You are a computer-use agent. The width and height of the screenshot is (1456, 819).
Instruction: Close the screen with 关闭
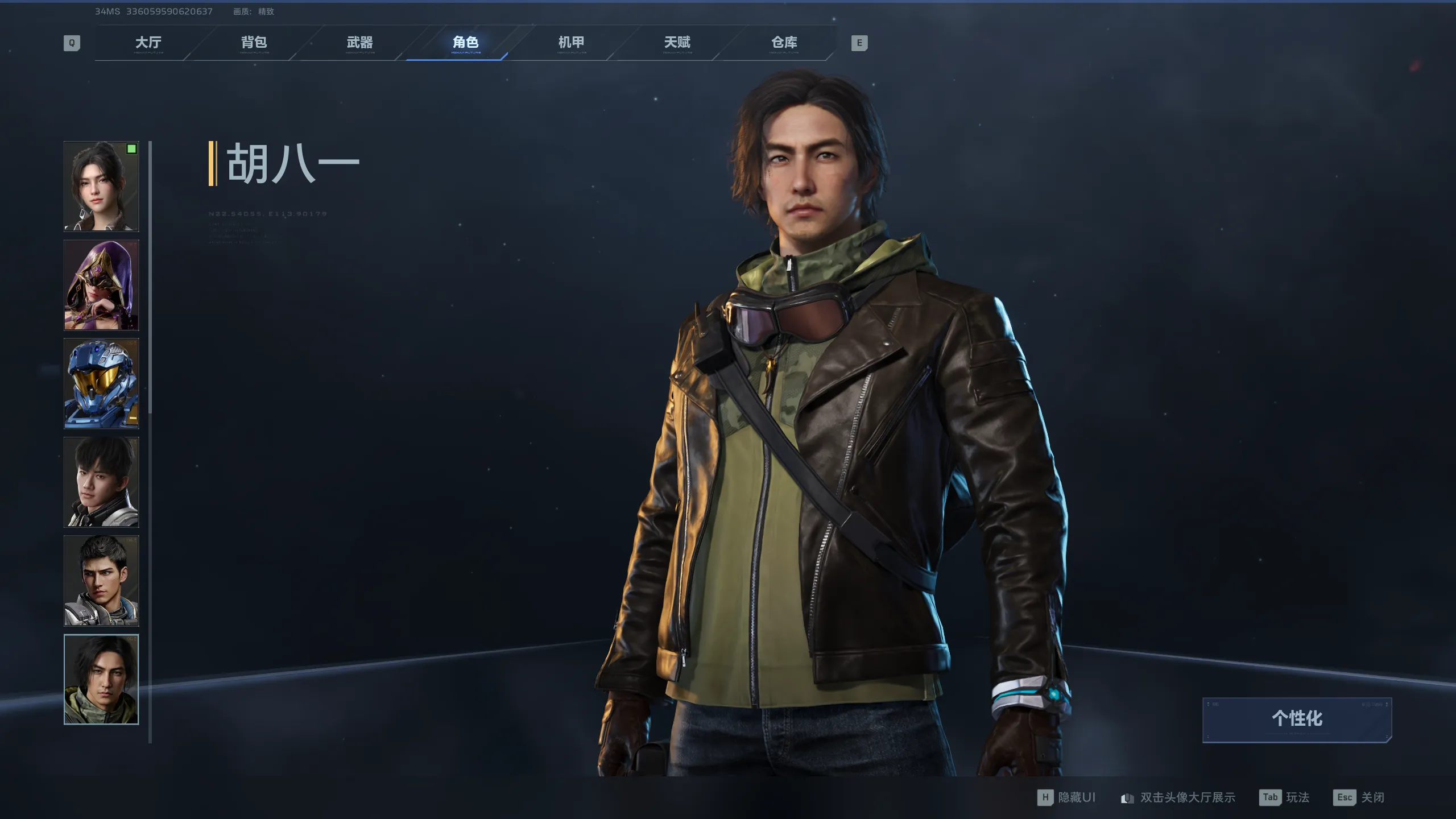tap(1359, 797)
